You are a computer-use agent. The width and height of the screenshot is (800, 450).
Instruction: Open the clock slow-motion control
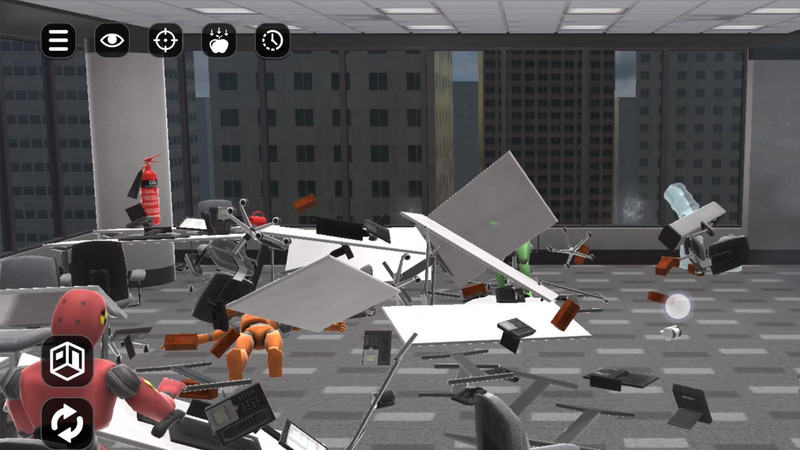click(272, 40)
